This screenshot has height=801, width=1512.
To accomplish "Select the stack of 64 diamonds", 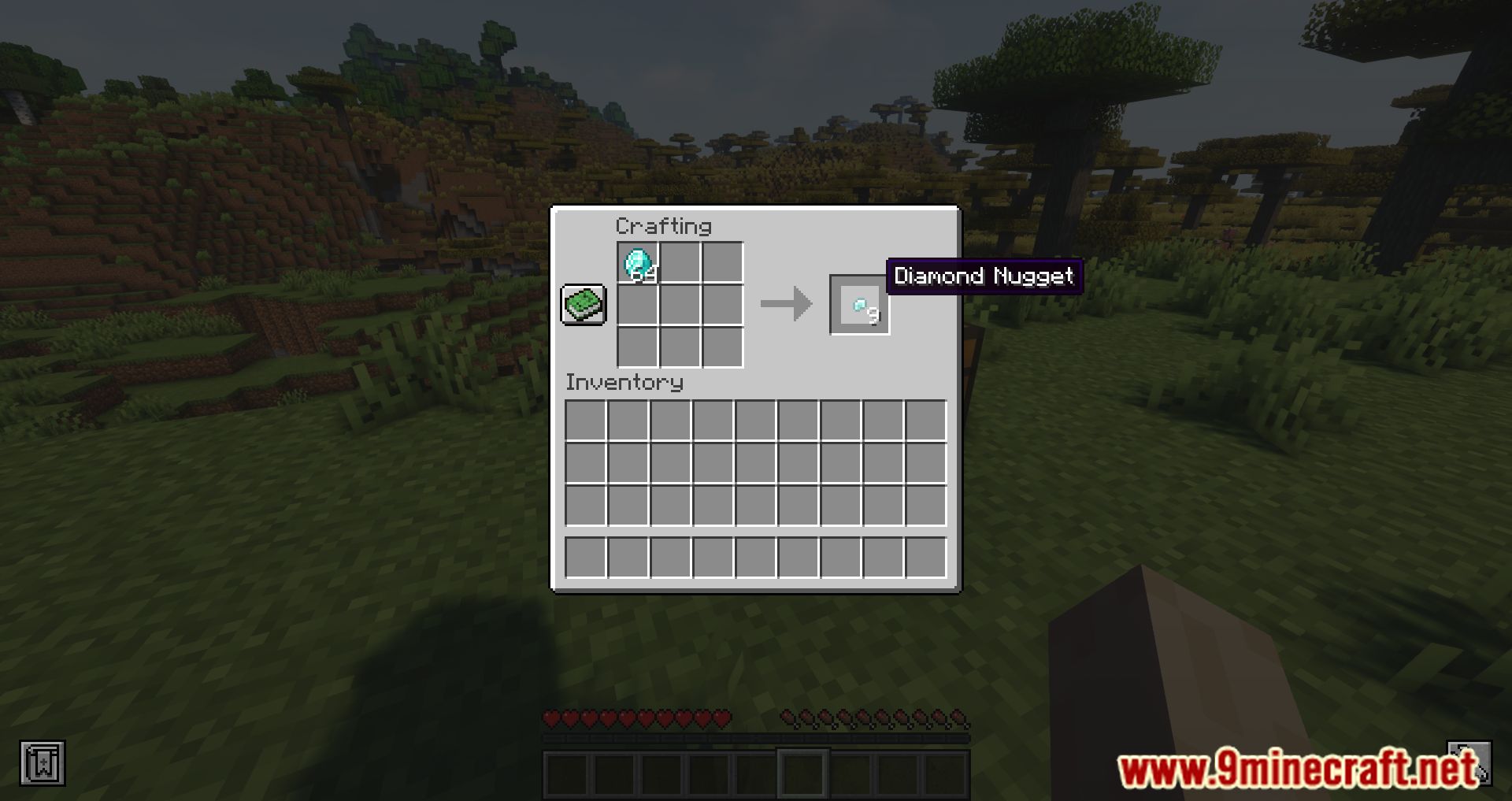I will pos(638,261).
